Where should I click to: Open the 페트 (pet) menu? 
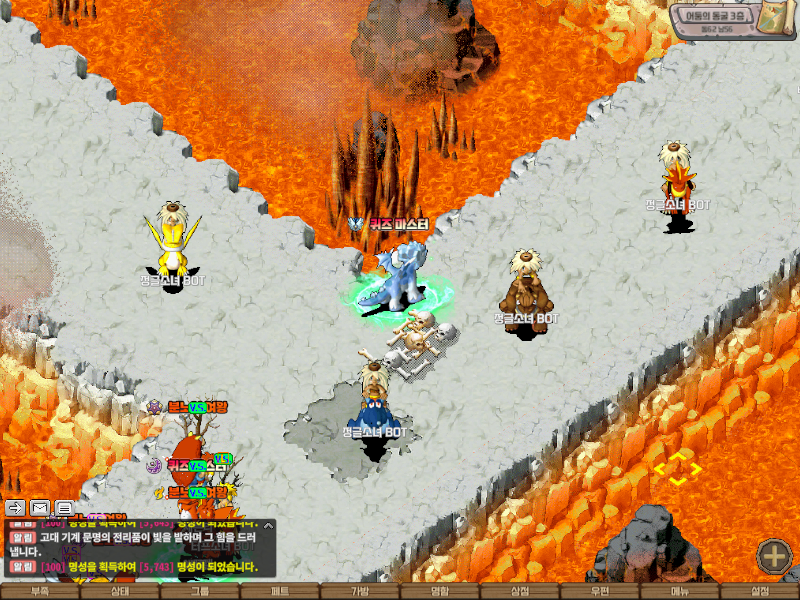[x=280, y=592]
